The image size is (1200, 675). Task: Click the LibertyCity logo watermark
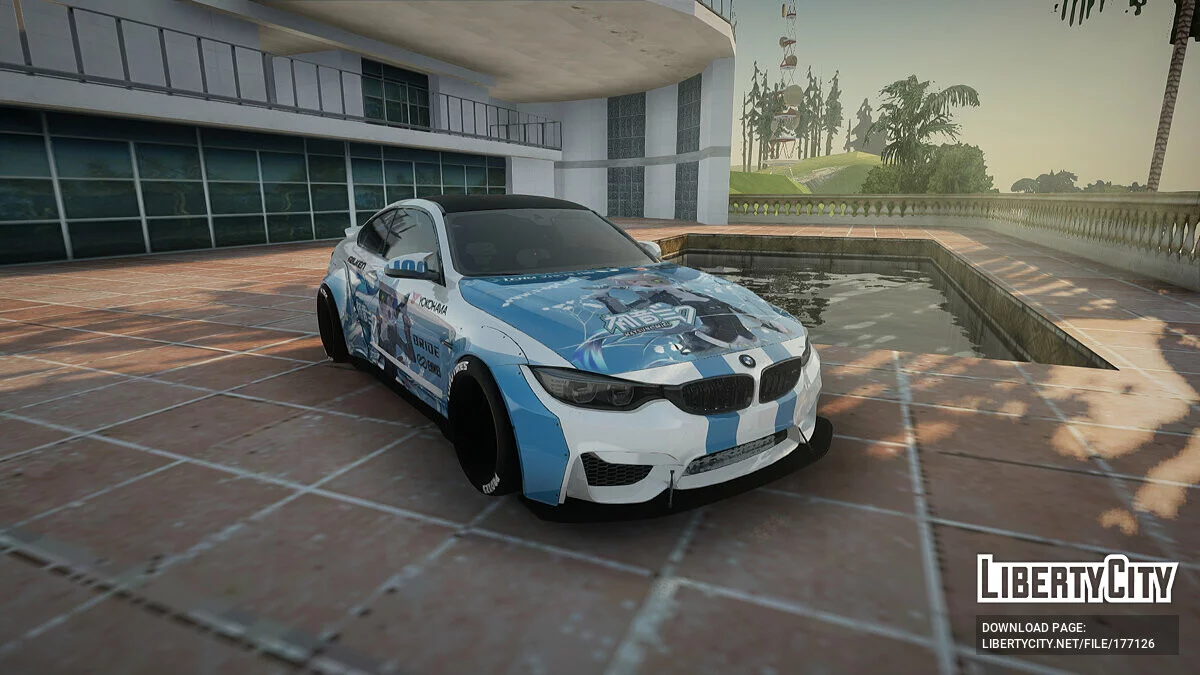click(1076, 579)
